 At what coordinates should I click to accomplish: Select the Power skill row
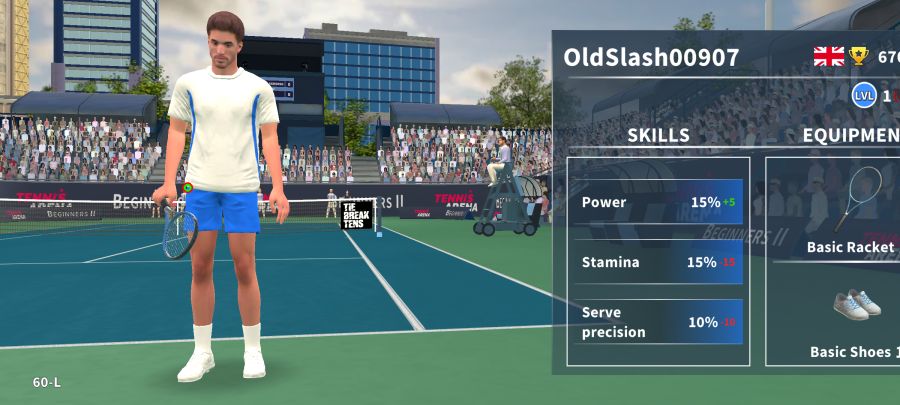[660, 202]
